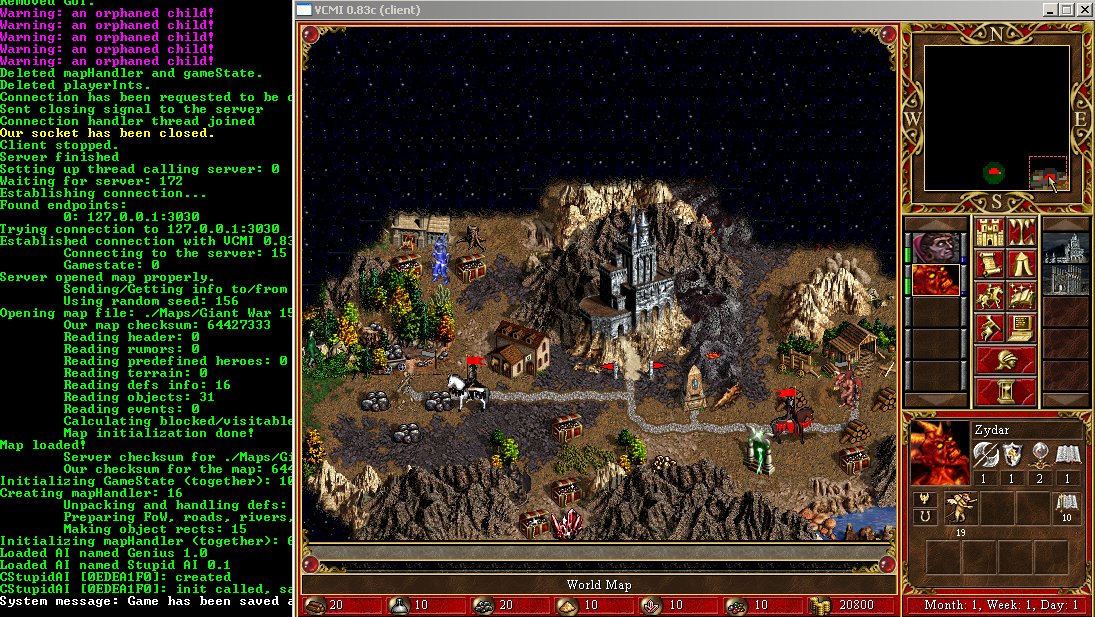
Task: Open Adventure Options running figure button
Action: pos(989,329)
